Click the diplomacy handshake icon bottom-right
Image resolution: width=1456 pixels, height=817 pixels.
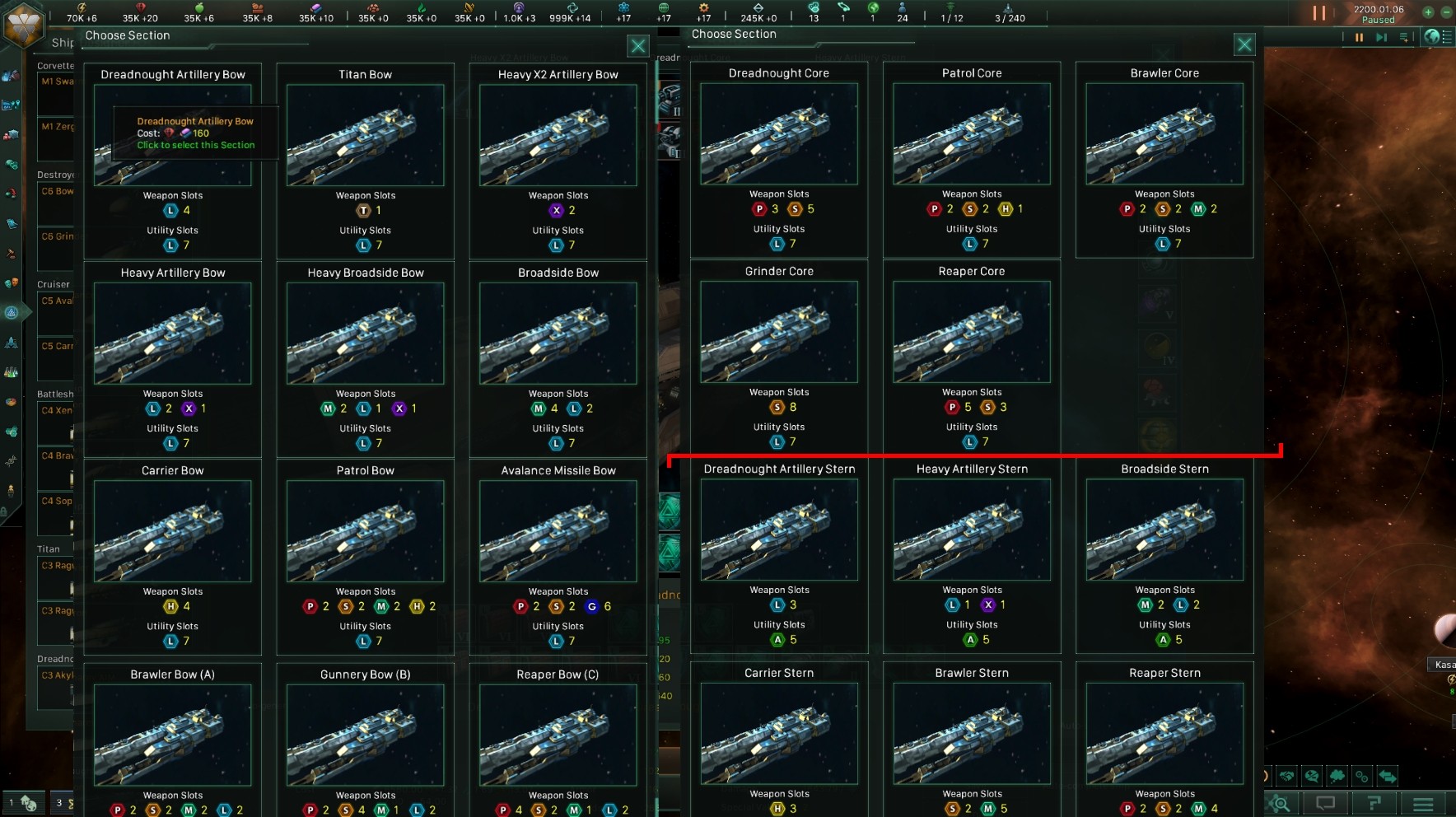[x=1286, y=777]
